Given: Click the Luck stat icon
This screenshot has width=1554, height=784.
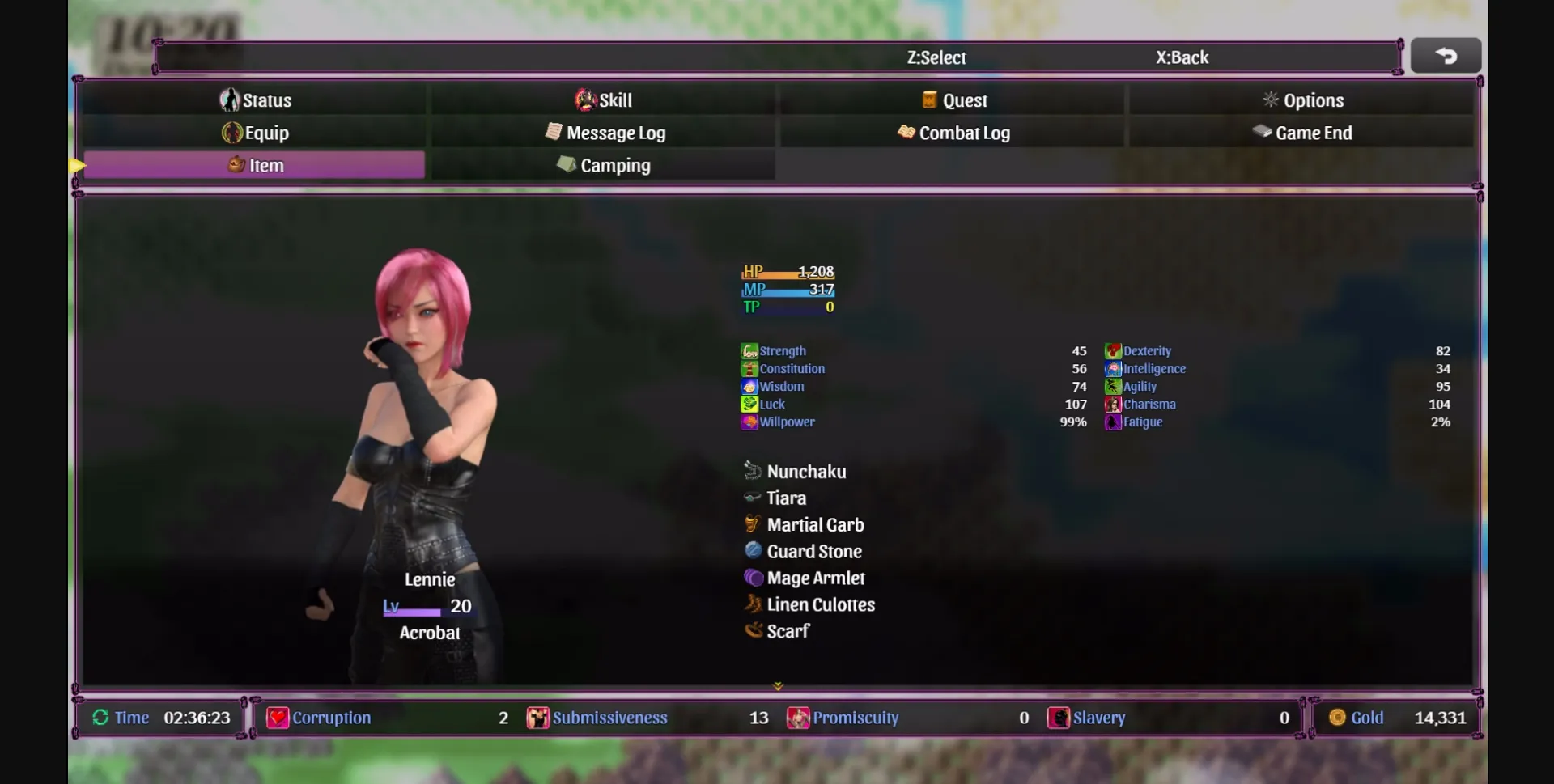Looking at the screenshot, I should point(749,404).
